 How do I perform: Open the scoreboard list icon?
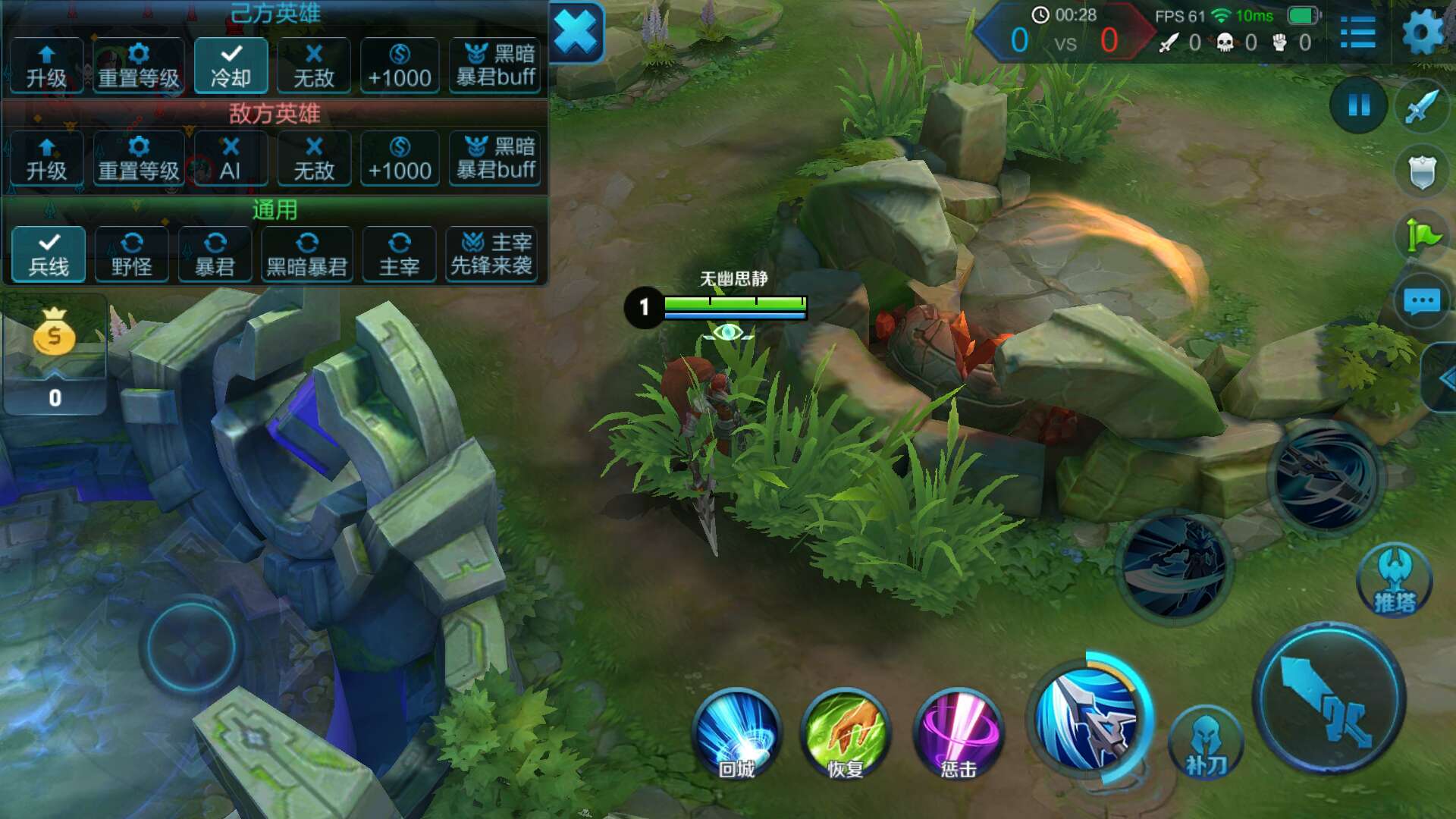coord(1357,33)
